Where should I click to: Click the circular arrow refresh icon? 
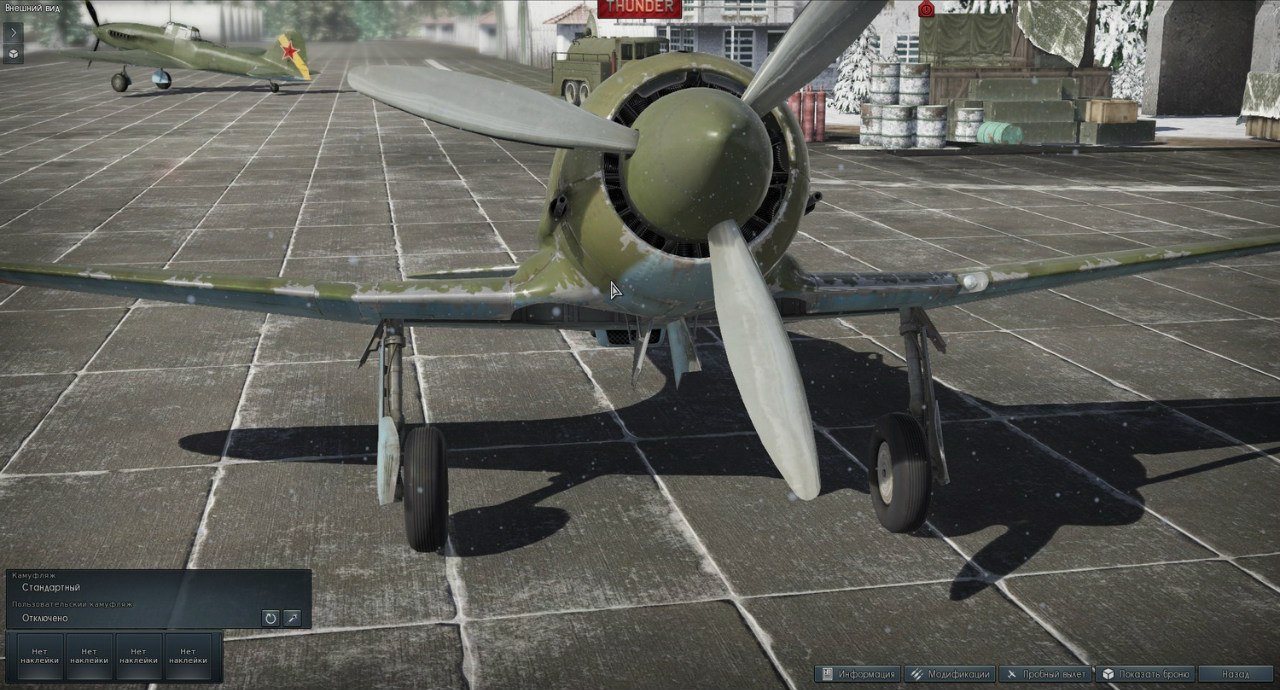pos(270,618)
